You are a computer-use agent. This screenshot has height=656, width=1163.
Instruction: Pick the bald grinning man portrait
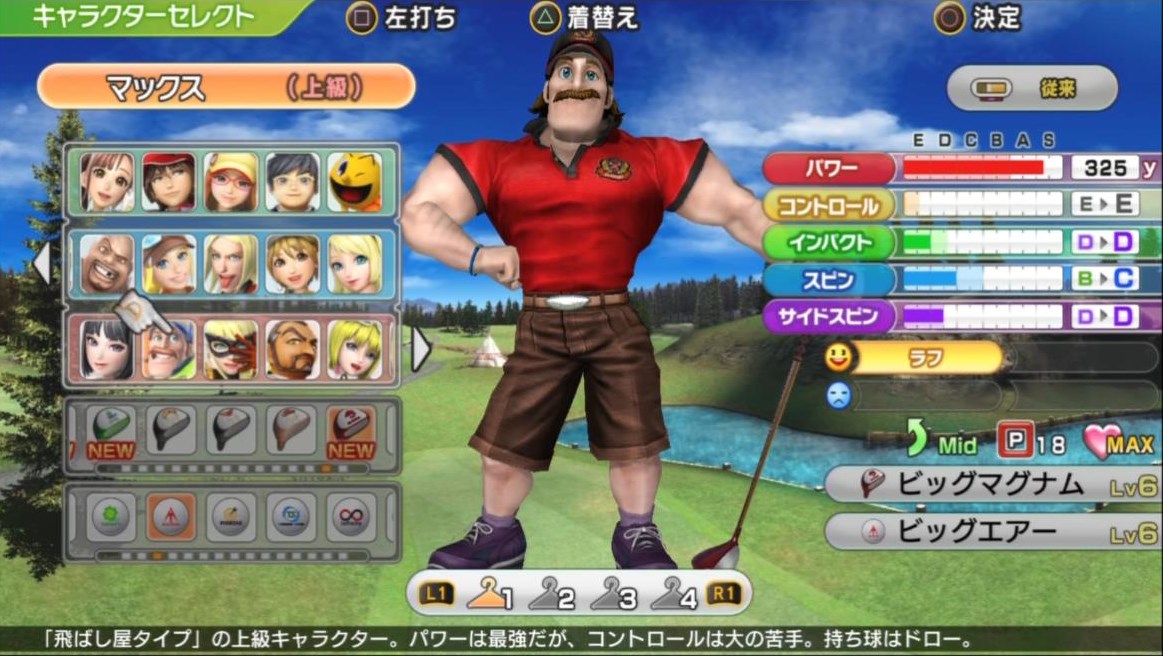[107, 265]
